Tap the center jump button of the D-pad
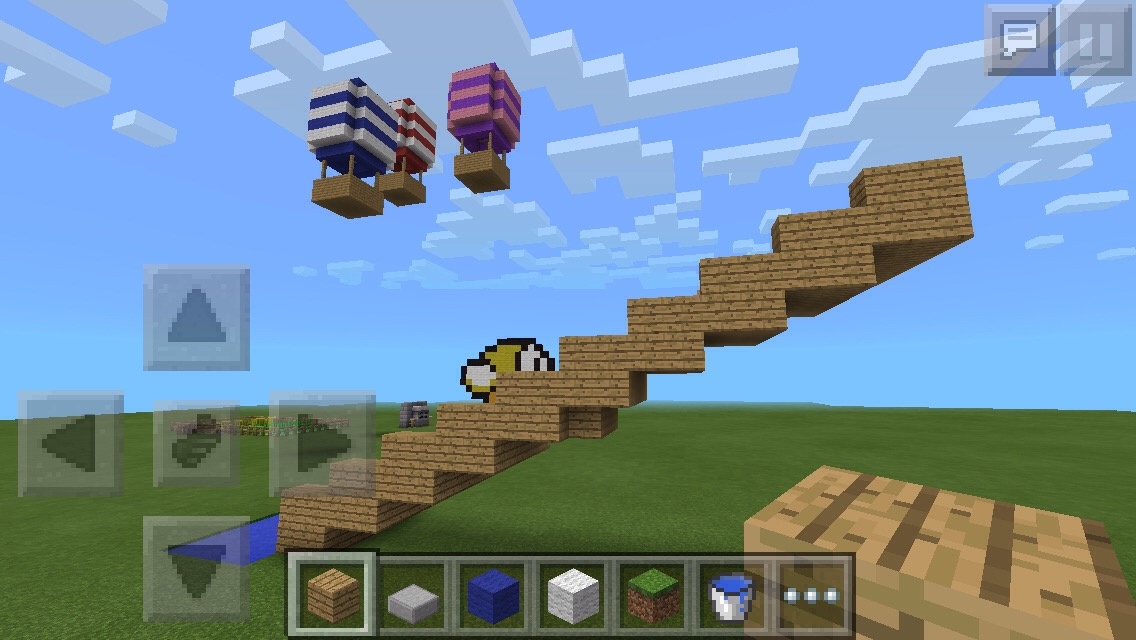The image size is (1136, 640). point(196,444)
